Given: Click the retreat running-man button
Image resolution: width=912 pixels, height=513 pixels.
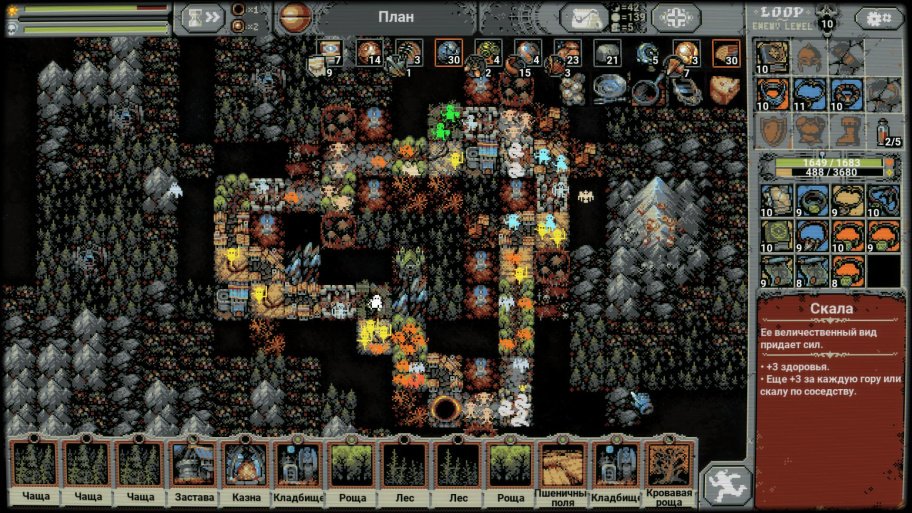Looking at the screenshot, I should [x=727, y=485].
